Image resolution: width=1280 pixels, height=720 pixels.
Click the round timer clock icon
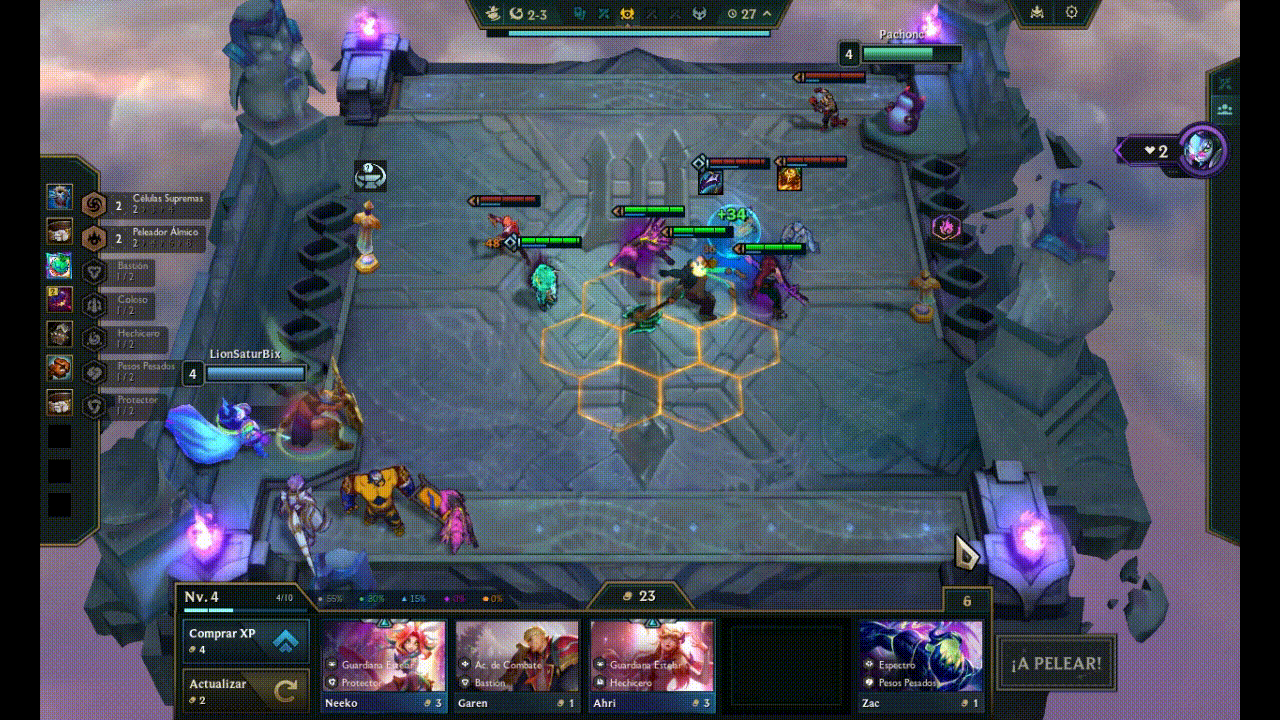(x=732, y=14)
